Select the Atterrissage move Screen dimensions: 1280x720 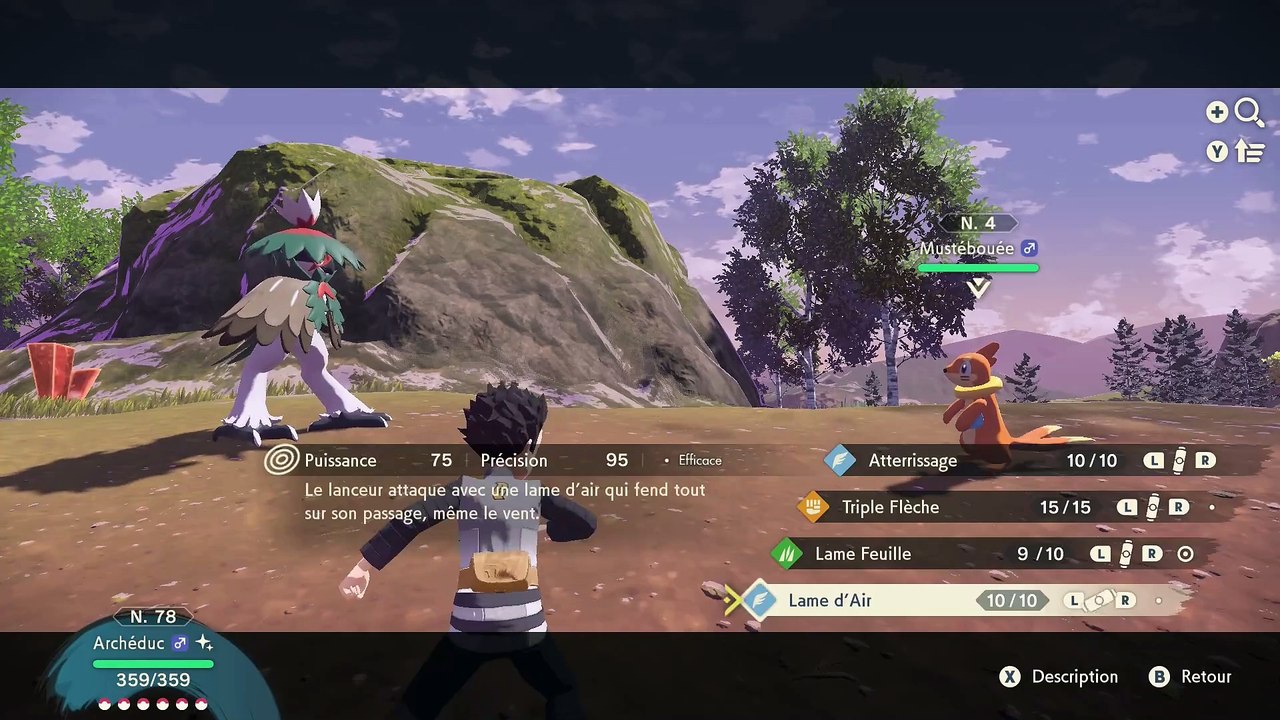point(912,461)
